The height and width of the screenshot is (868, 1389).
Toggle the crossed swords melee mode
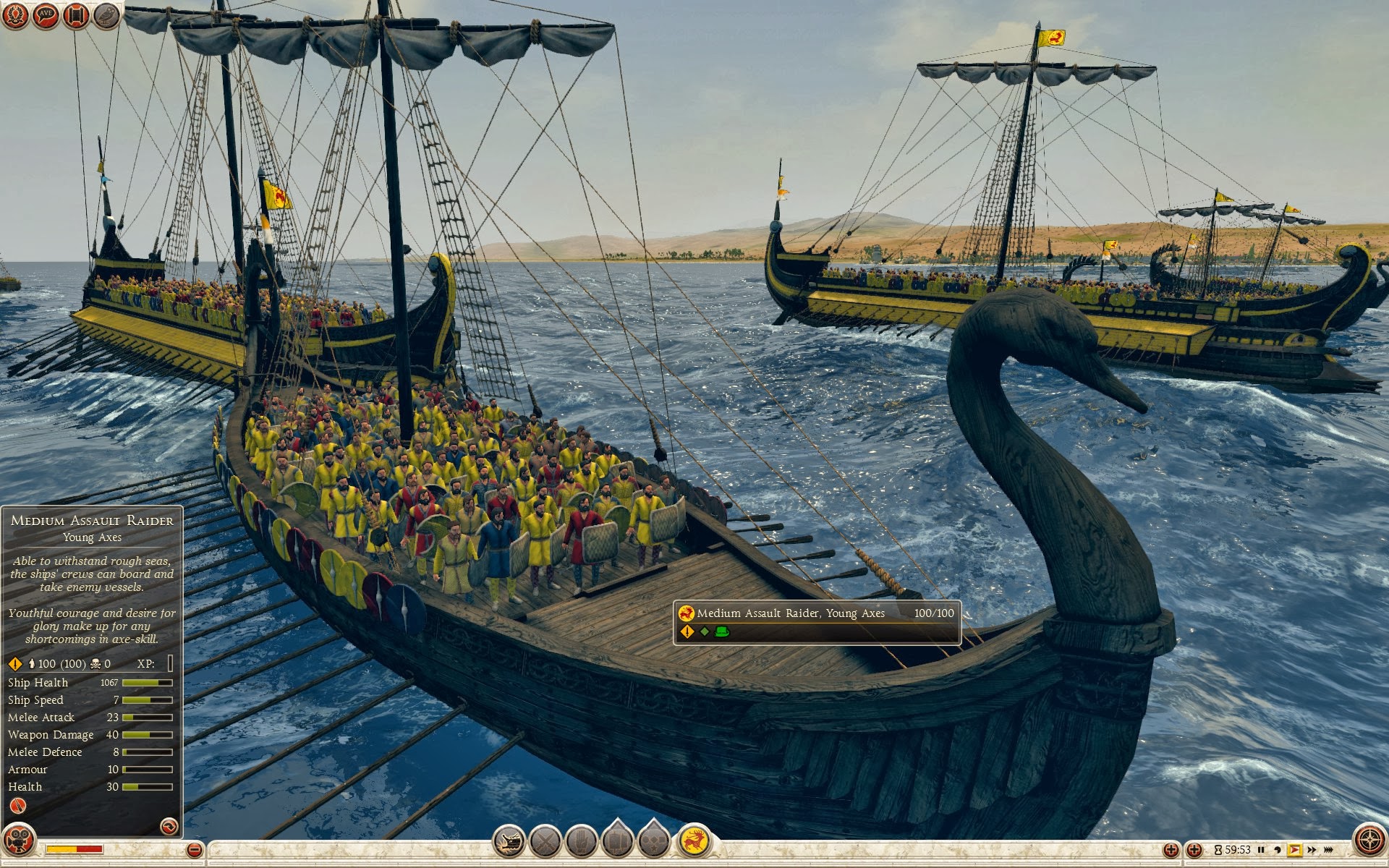(x=545, y=842)
